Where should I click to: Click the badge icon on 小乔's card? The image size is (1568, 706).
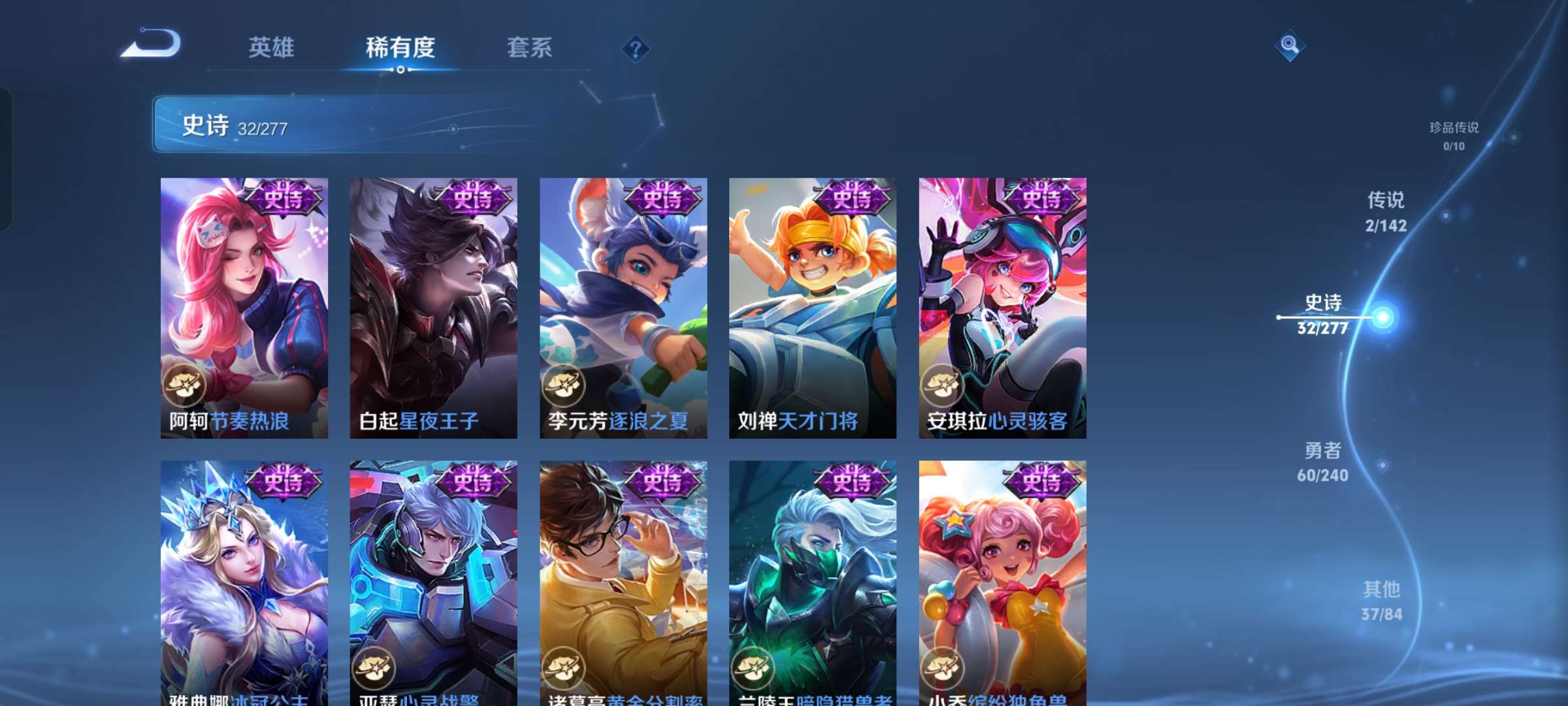coord(945,668)
